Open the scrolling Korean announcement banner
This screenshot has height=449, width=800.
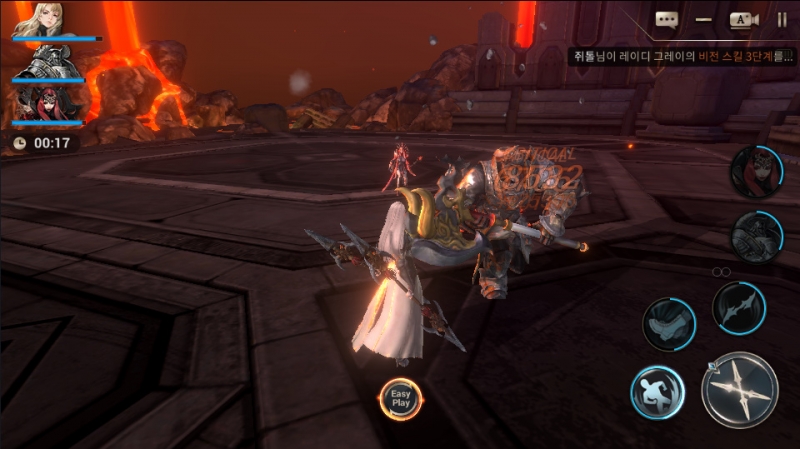pyautogui.click(x=684, y=57)
